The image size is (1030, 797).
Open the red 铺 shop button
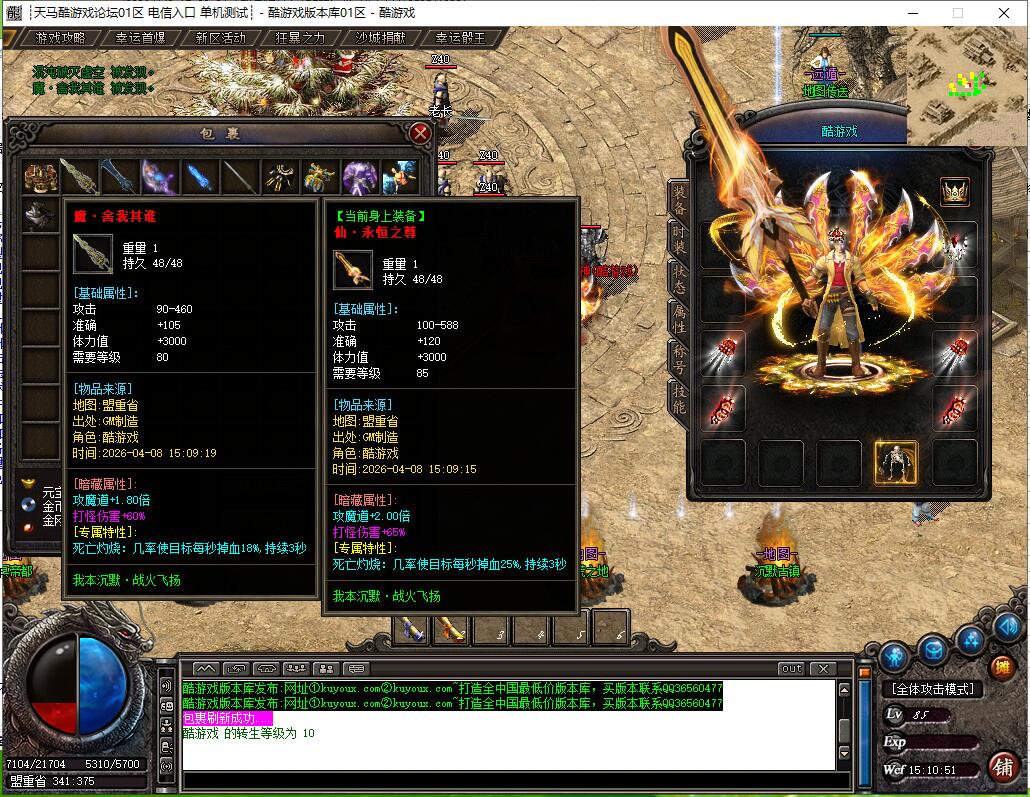1002,767
